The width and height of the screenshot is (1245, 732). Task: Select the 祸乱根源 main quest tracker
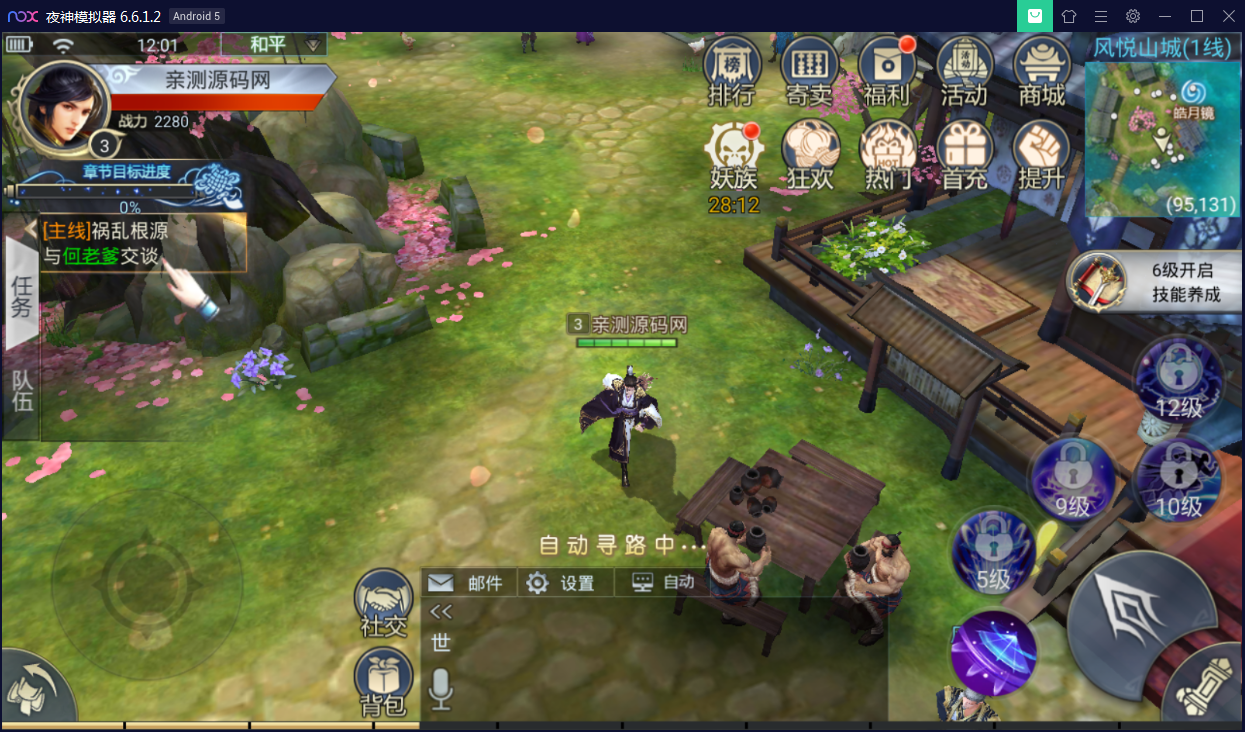point(140,243)
